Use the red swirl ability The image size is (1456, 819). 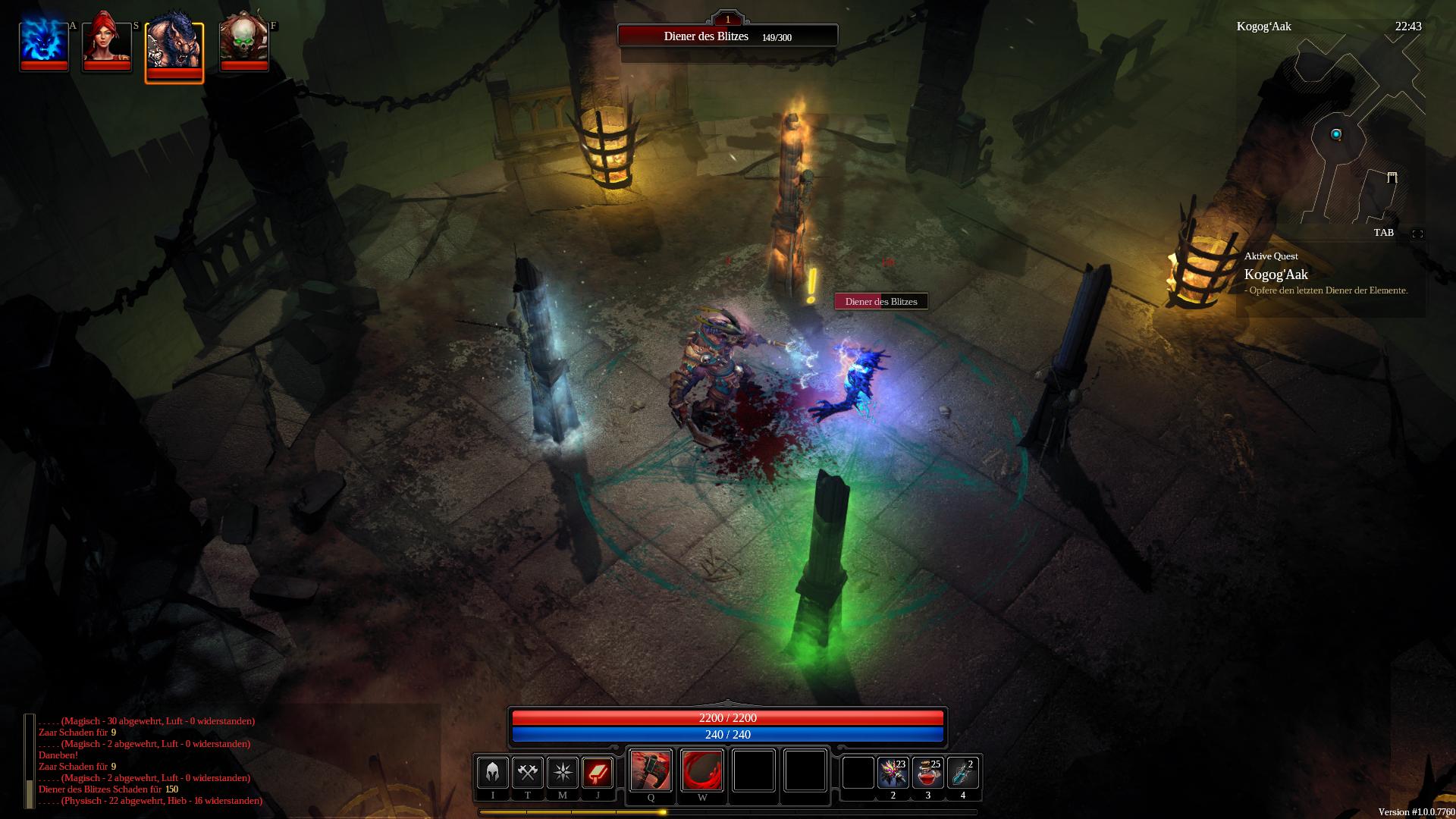coord(702,770)
